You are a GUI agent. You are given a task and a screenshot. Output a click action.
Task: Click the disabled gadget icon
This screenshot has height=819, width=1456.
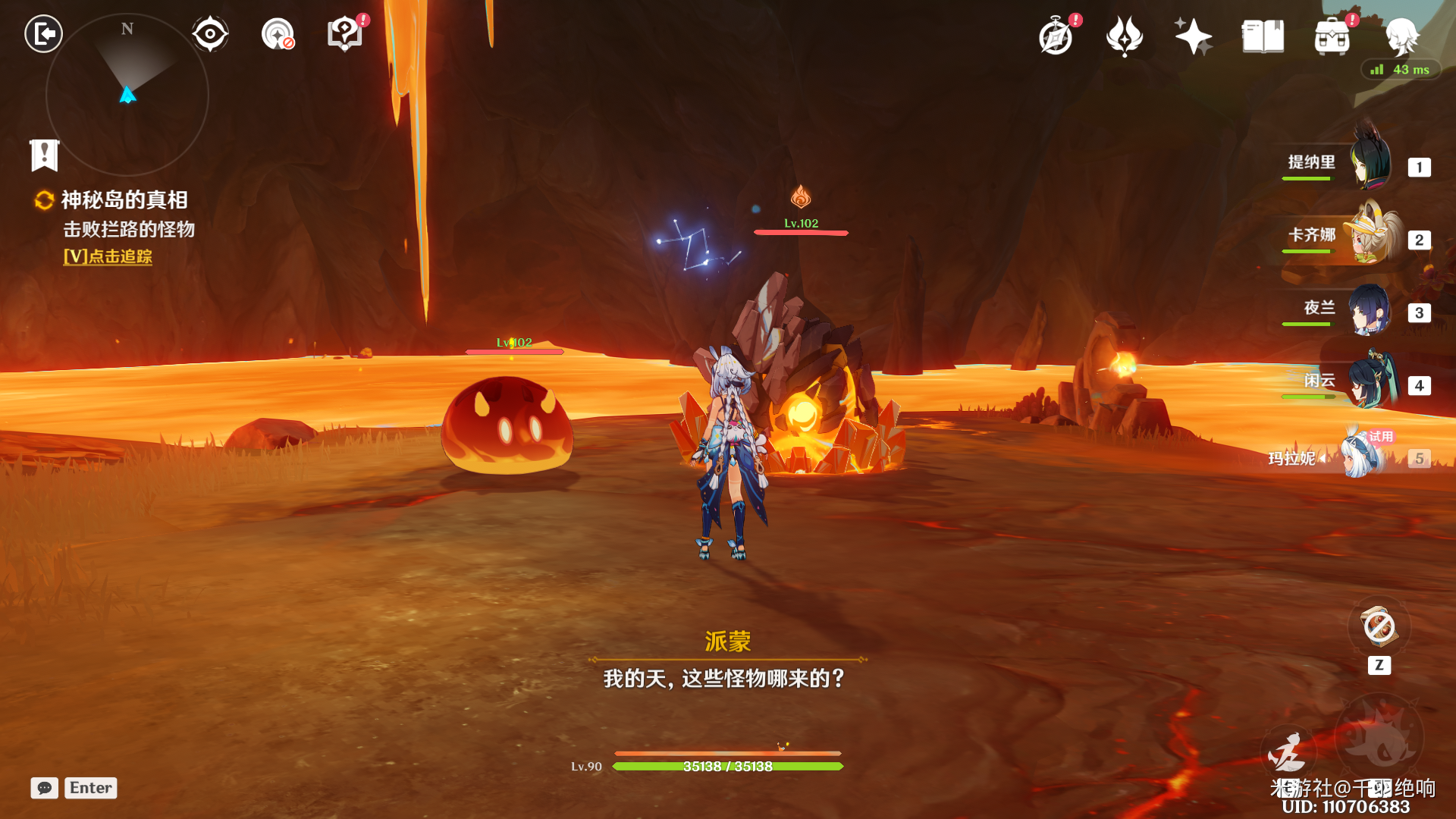(x=1379, y=627)
